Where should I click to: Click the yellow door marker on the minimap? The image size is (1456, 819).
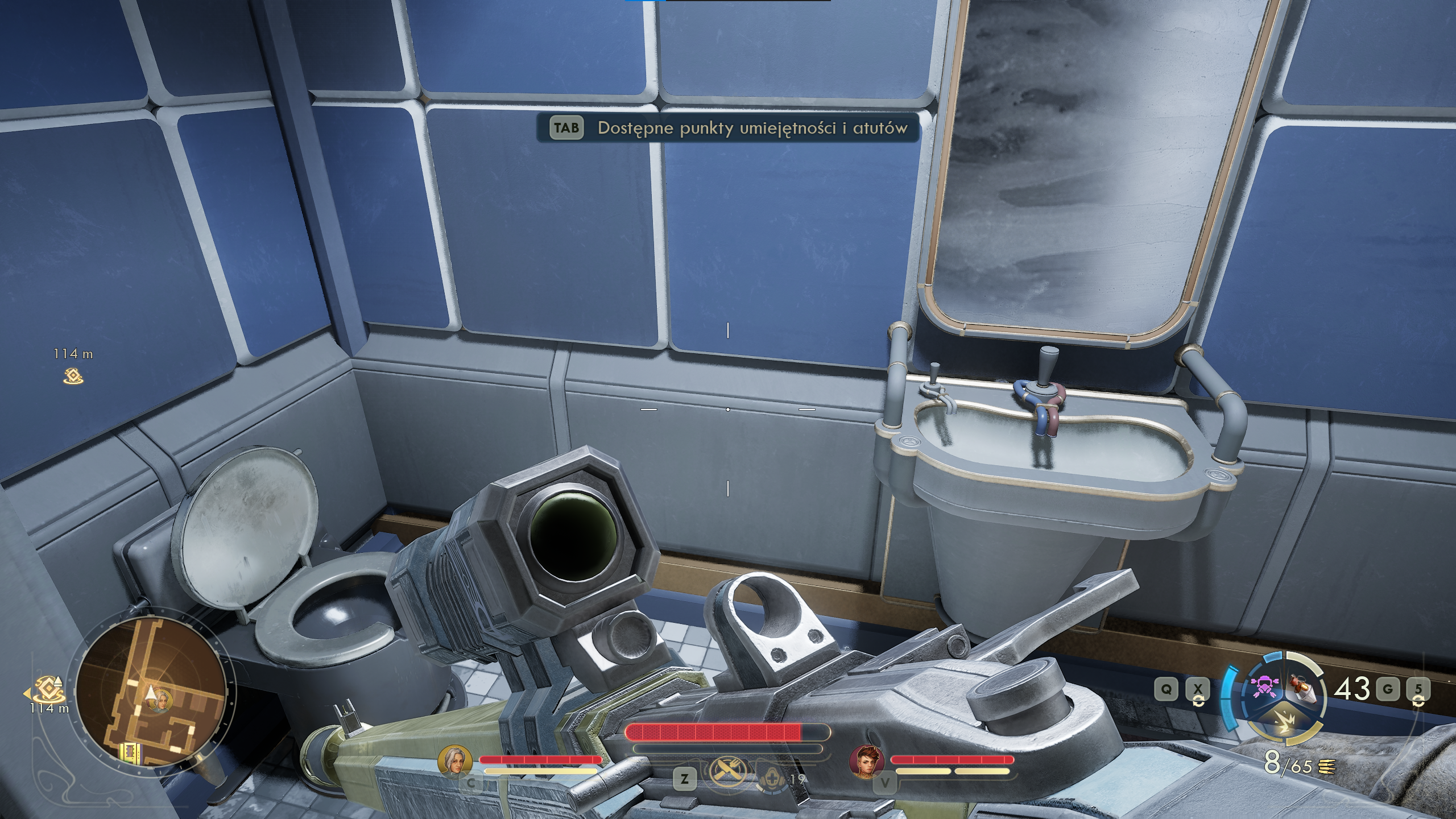point(130,752)
